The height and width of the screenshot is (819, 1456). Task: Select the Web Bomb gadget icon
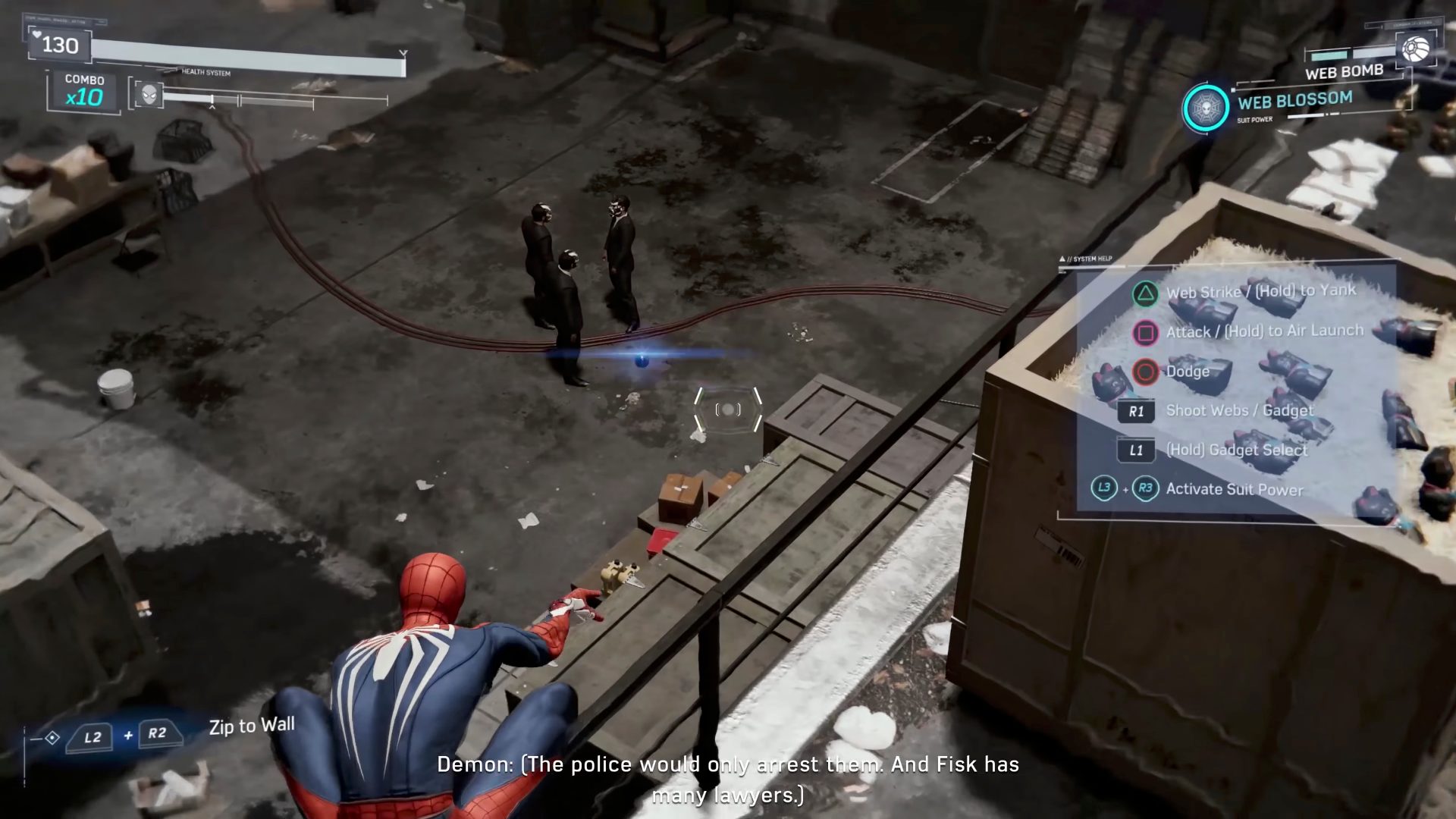pyautogui.click(x=1415, y=49)
